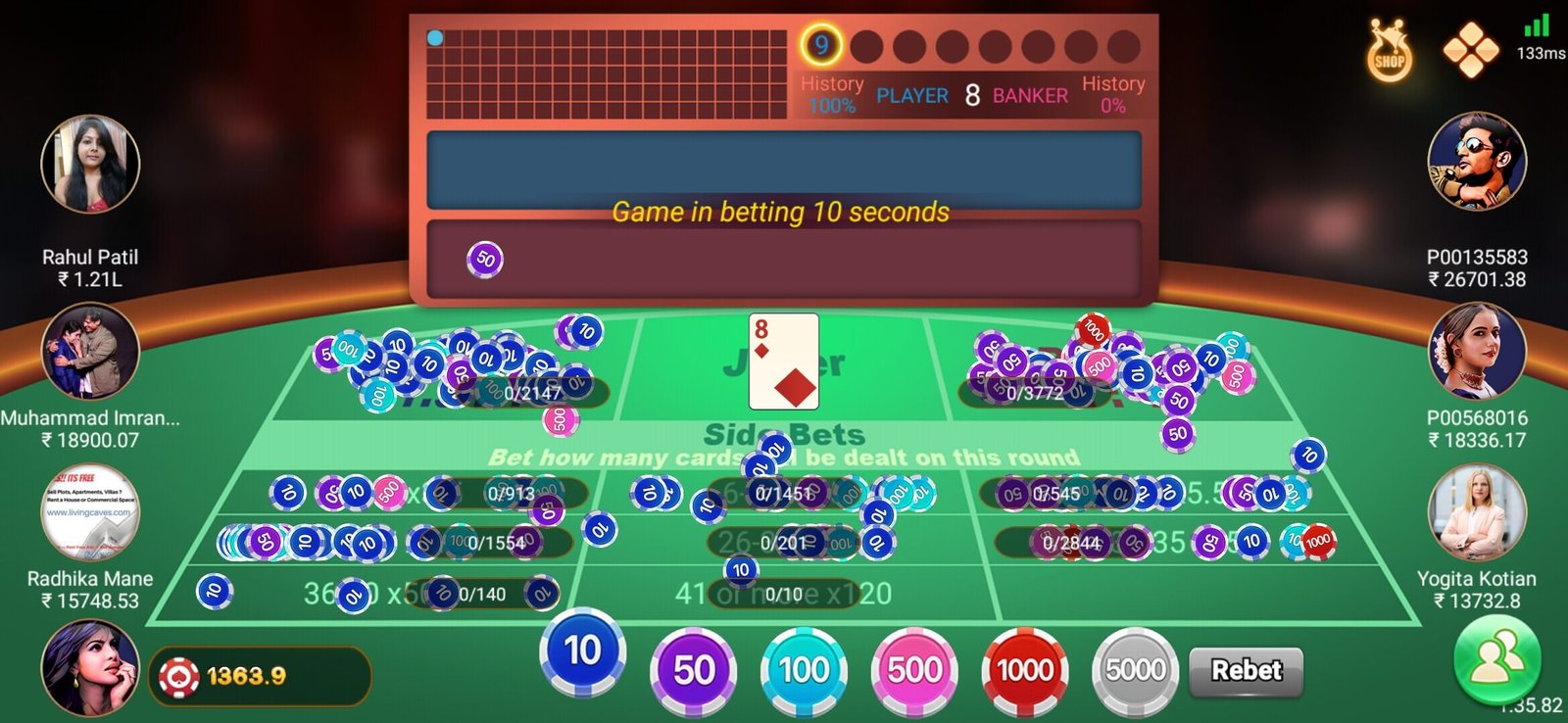Screen dimensions: 1568x723
Task: Place a bet on the 0/2844 zone
Action: click(1072, 542)
